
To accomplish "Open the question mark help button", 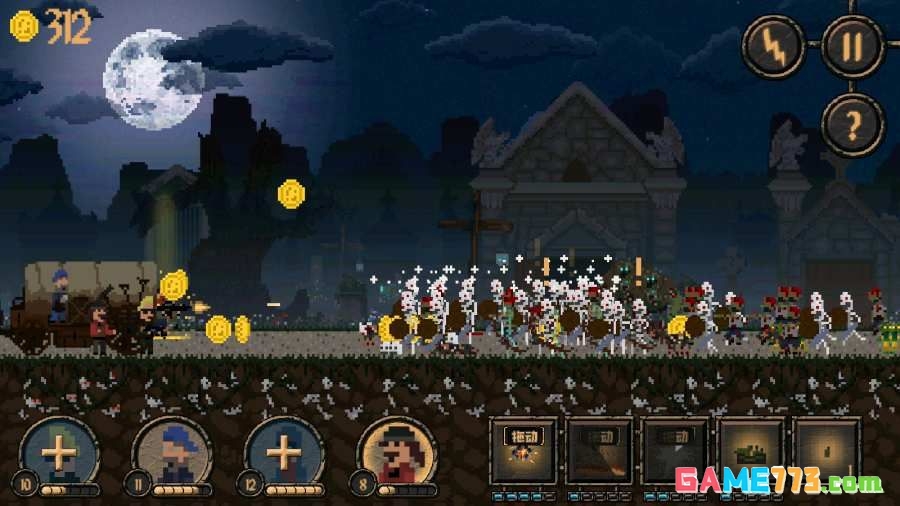I will 852,124.
